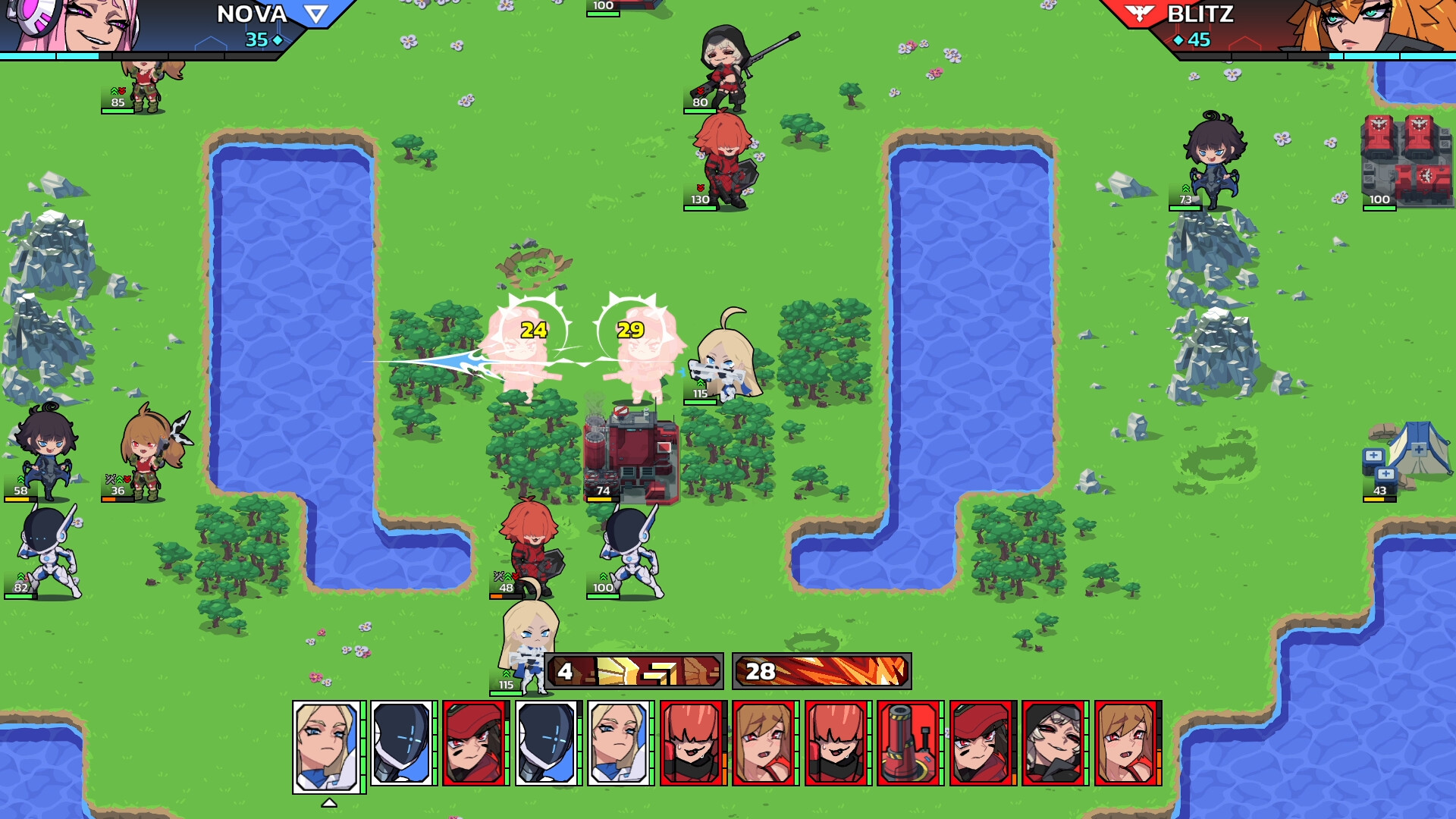This screenshot has height=819, width=1456.
Task: Activate the fire blast ability costing 28
Action: [821, 670]
